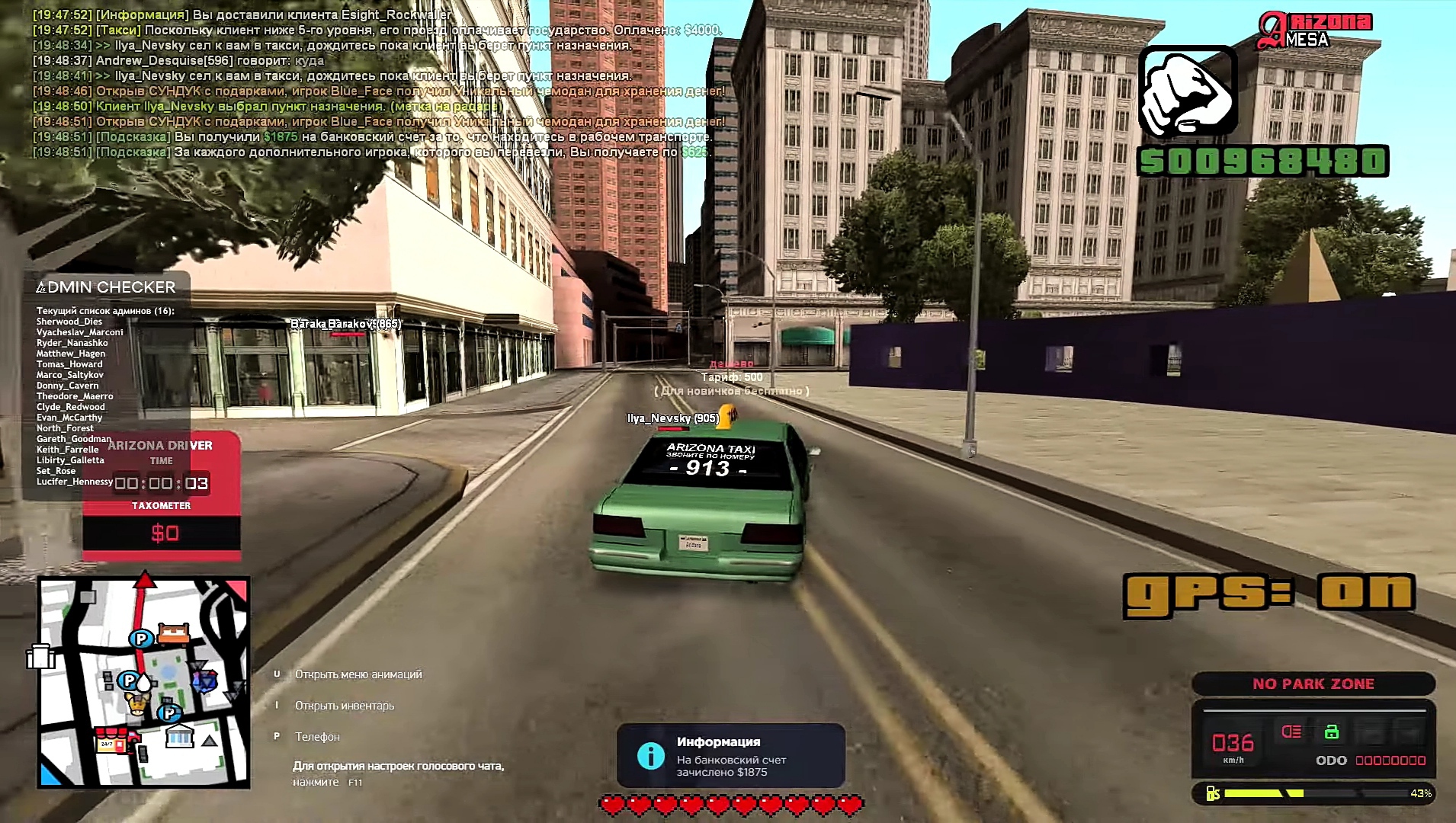Click the Arizona Driver taxometer panel
This screenshot has height=823, width=1456.
(x=162, y=497)
